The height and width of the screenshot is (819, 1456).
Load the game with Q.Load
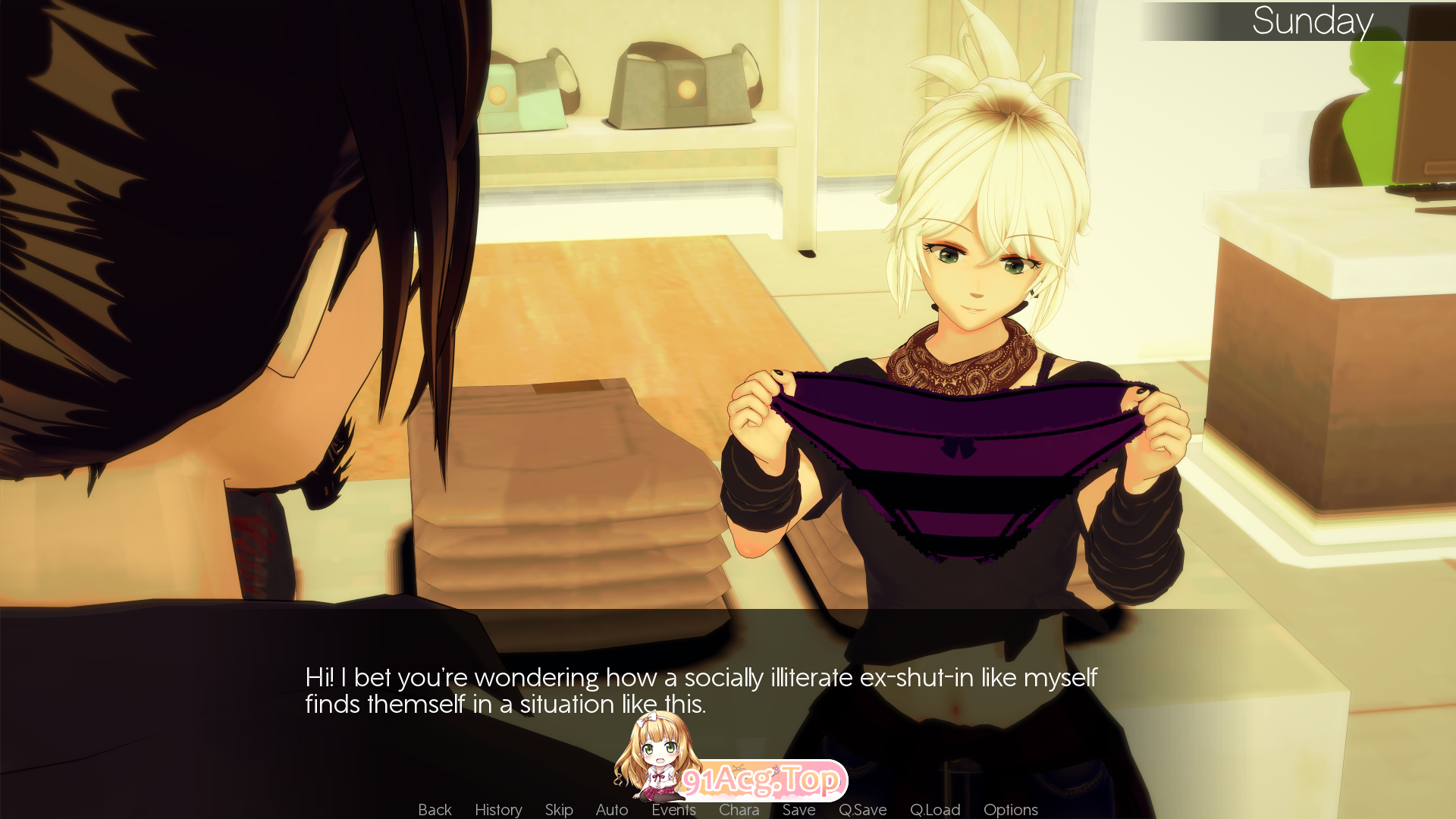(x=935, y=809)
